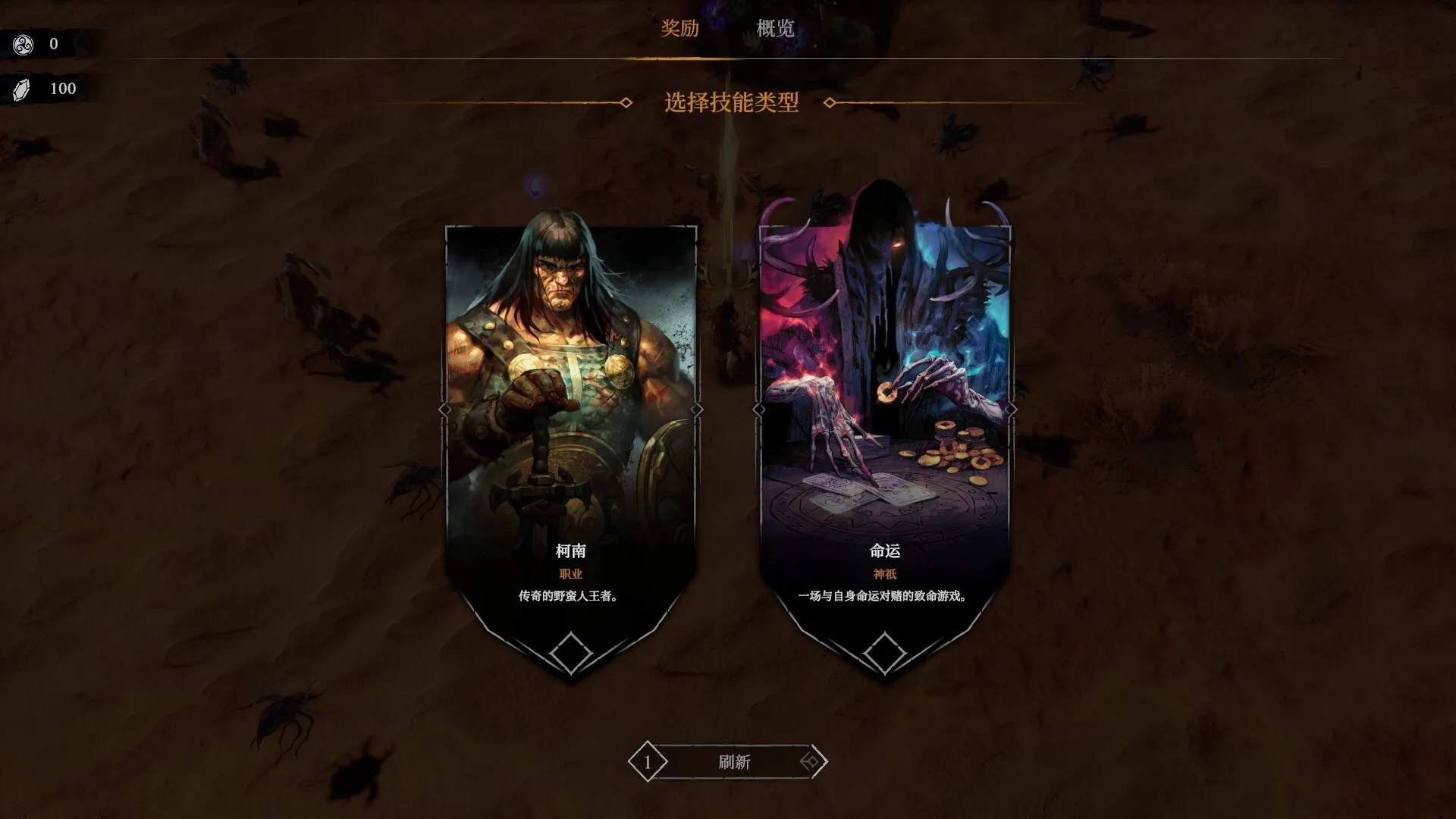Image resolution: width=1456 pixels, height=819 pixels.
Task: Click the 神祇 label on the Fate card
Action: point(884,575)
